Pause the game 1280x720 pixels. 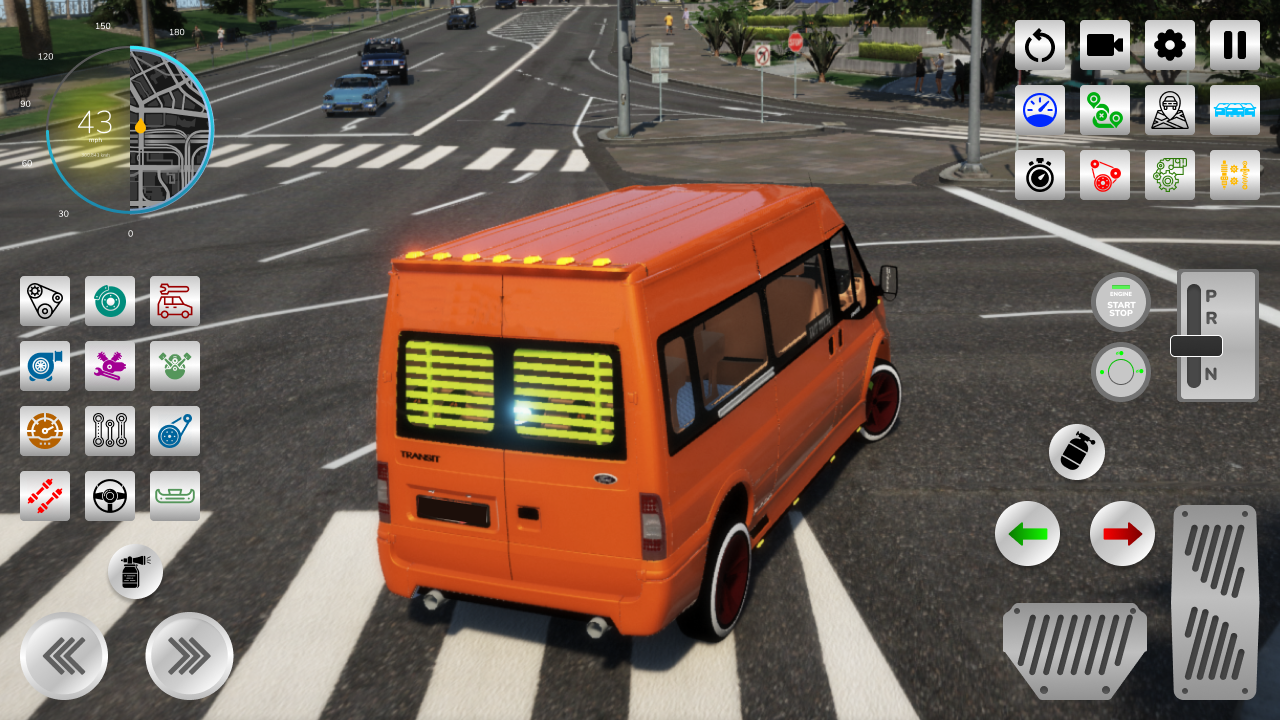tap(1235, 45)
